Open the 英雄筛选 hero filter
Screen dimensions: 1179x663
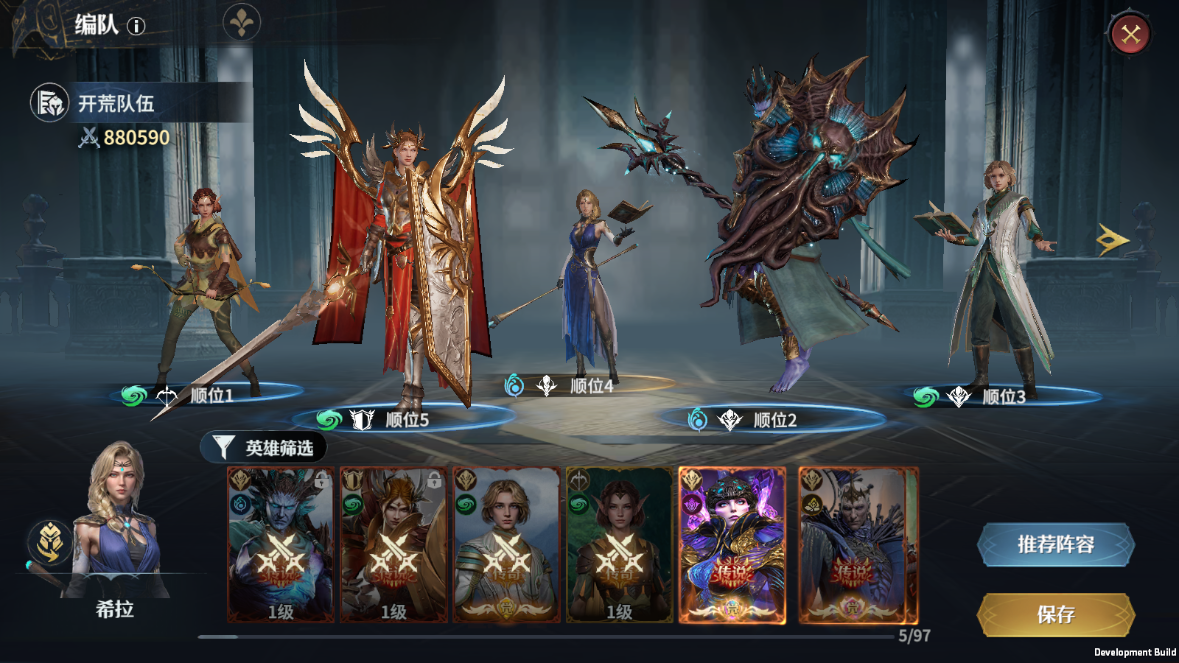264,447
